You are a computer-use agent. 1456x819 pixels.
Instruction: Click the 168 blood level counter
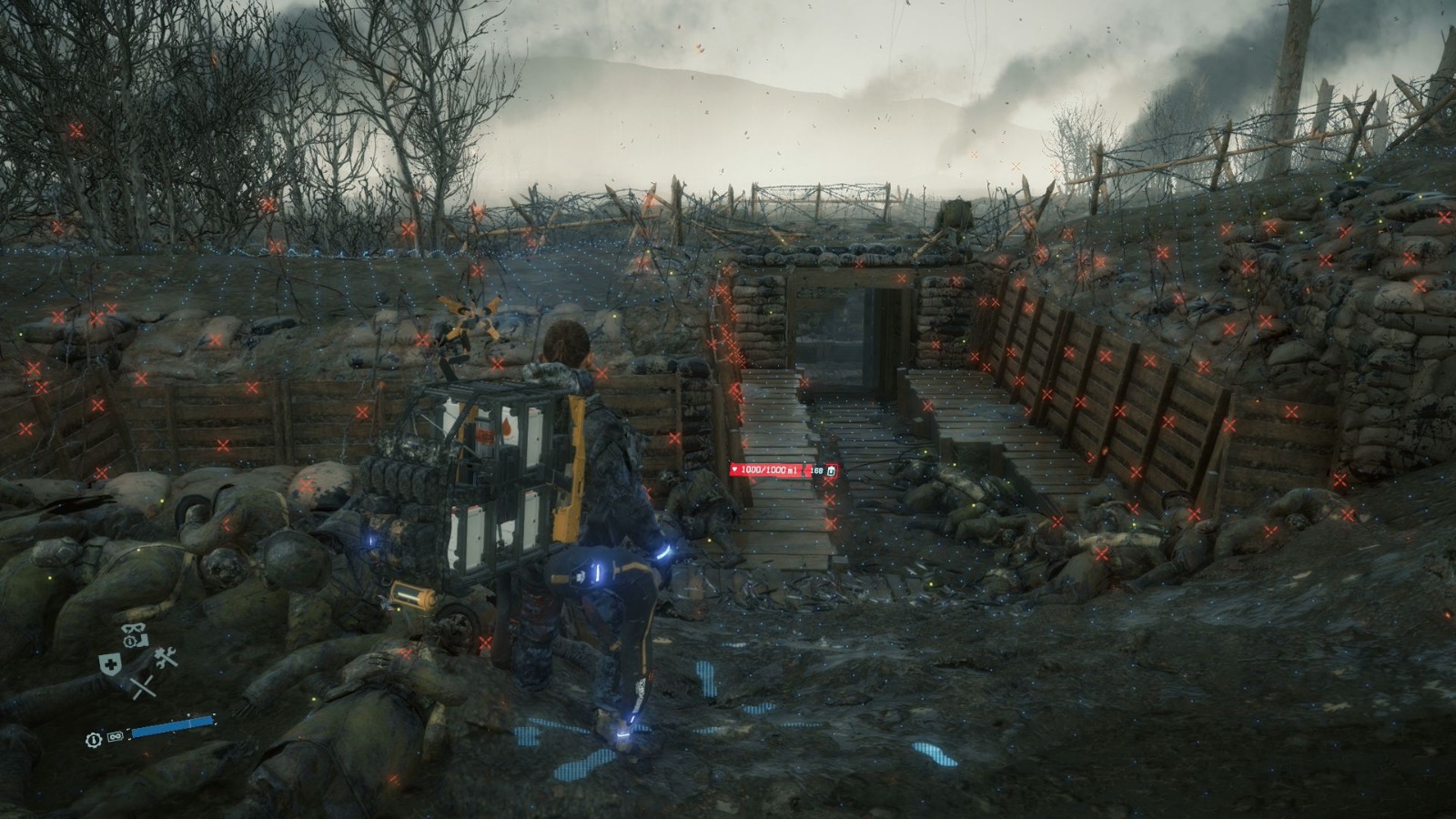[x=816, y=471]
